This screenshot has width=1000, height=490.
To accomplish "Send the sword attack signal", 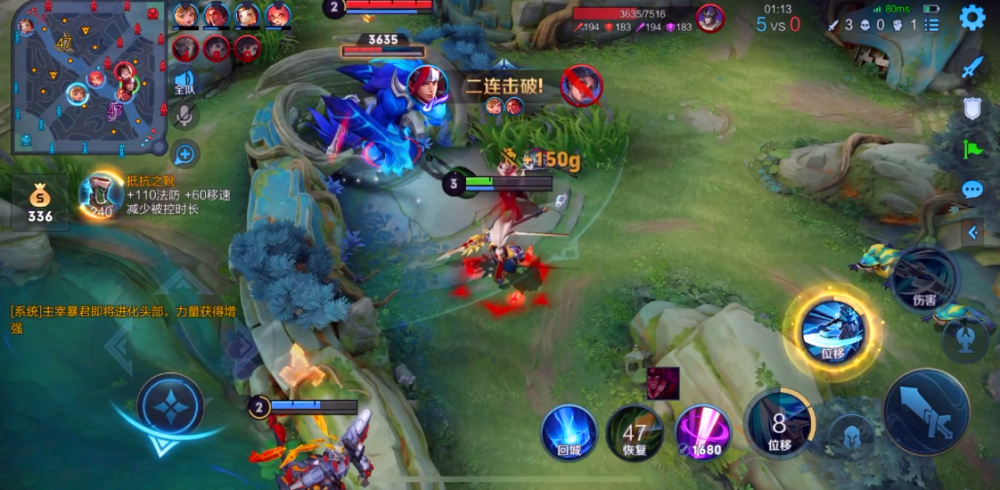I will [973, 68].
